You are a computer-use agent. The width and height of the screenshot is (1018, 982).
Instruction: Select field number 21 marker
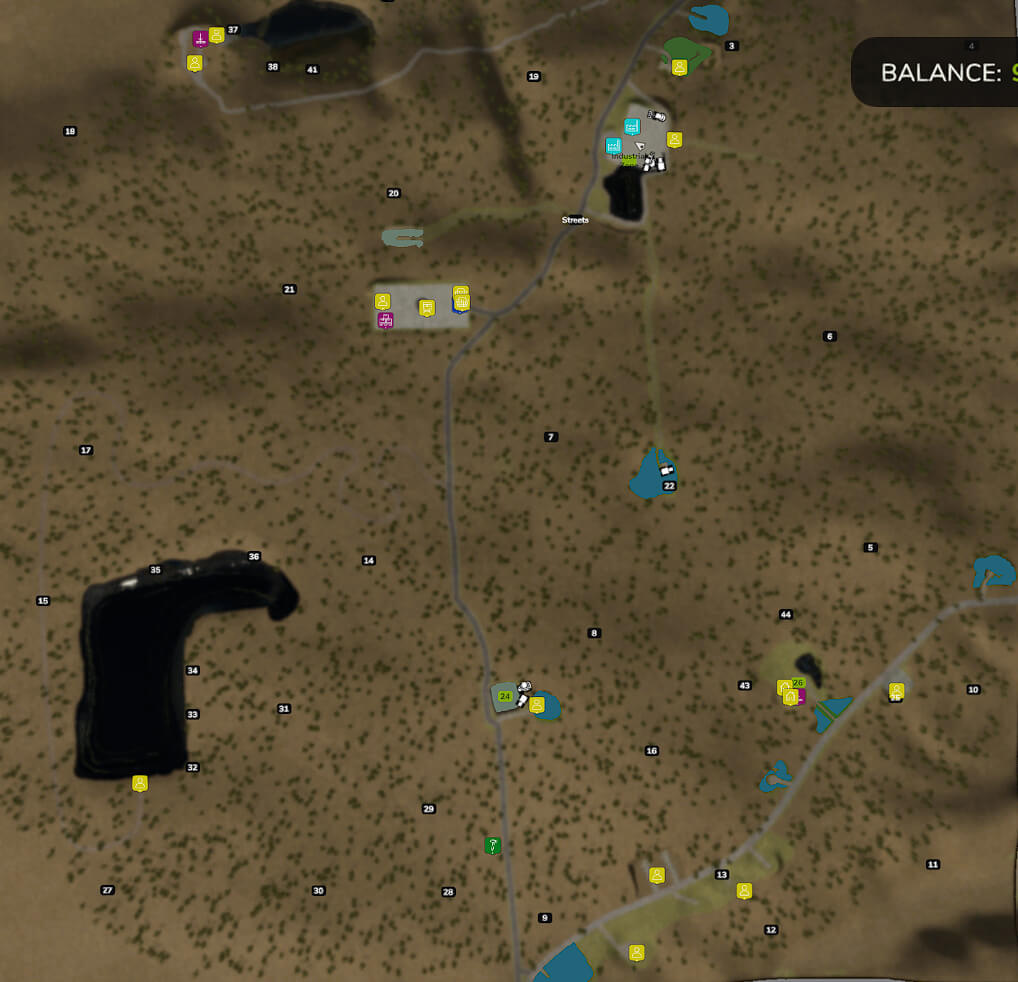[x=289, y=290]
